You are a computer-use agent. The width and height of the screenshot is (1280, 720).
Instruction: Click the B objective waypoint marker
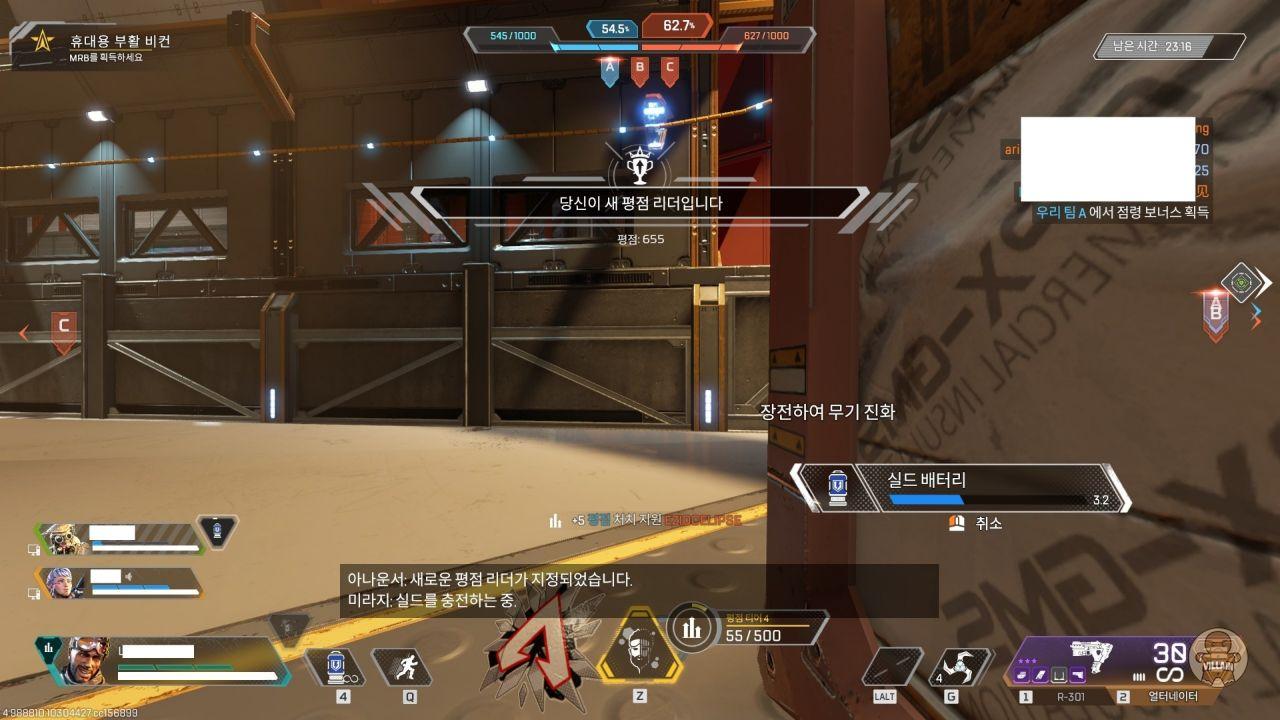point(1216,313)
